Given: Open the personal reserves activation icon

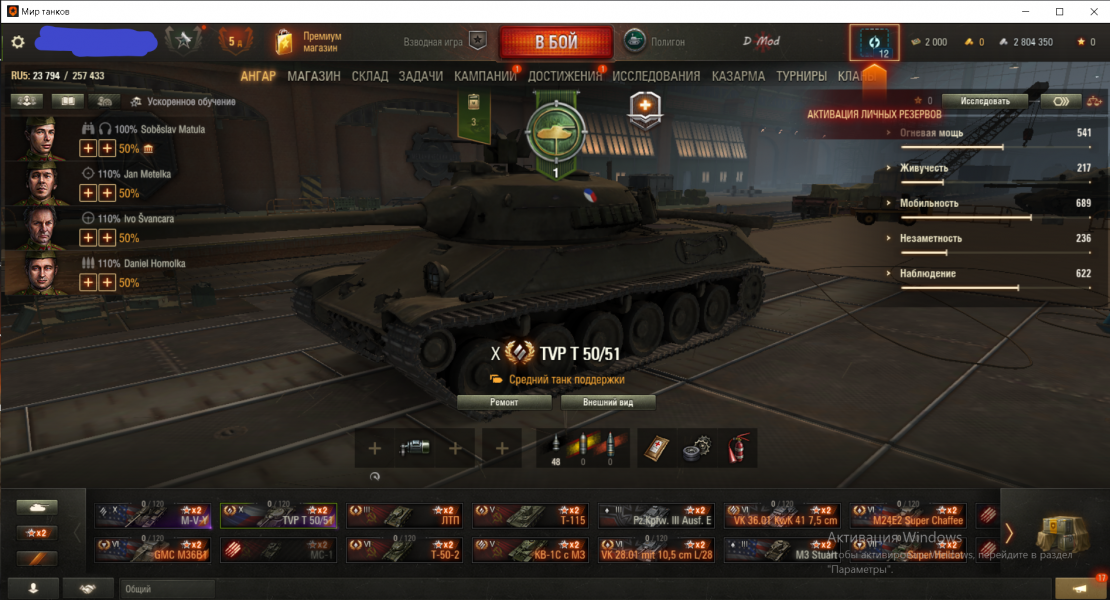Looking at the screenshot, I should point(874,44).
